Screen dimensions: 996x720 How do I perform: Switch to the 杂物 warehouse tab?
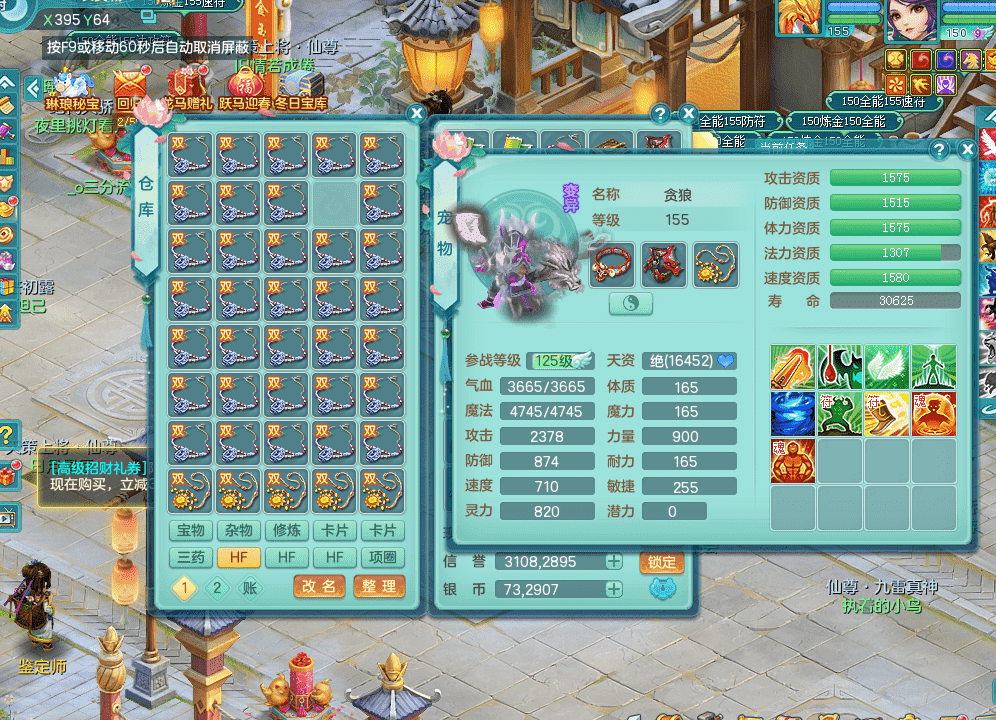pyautogui.click(x=239, y=531)
